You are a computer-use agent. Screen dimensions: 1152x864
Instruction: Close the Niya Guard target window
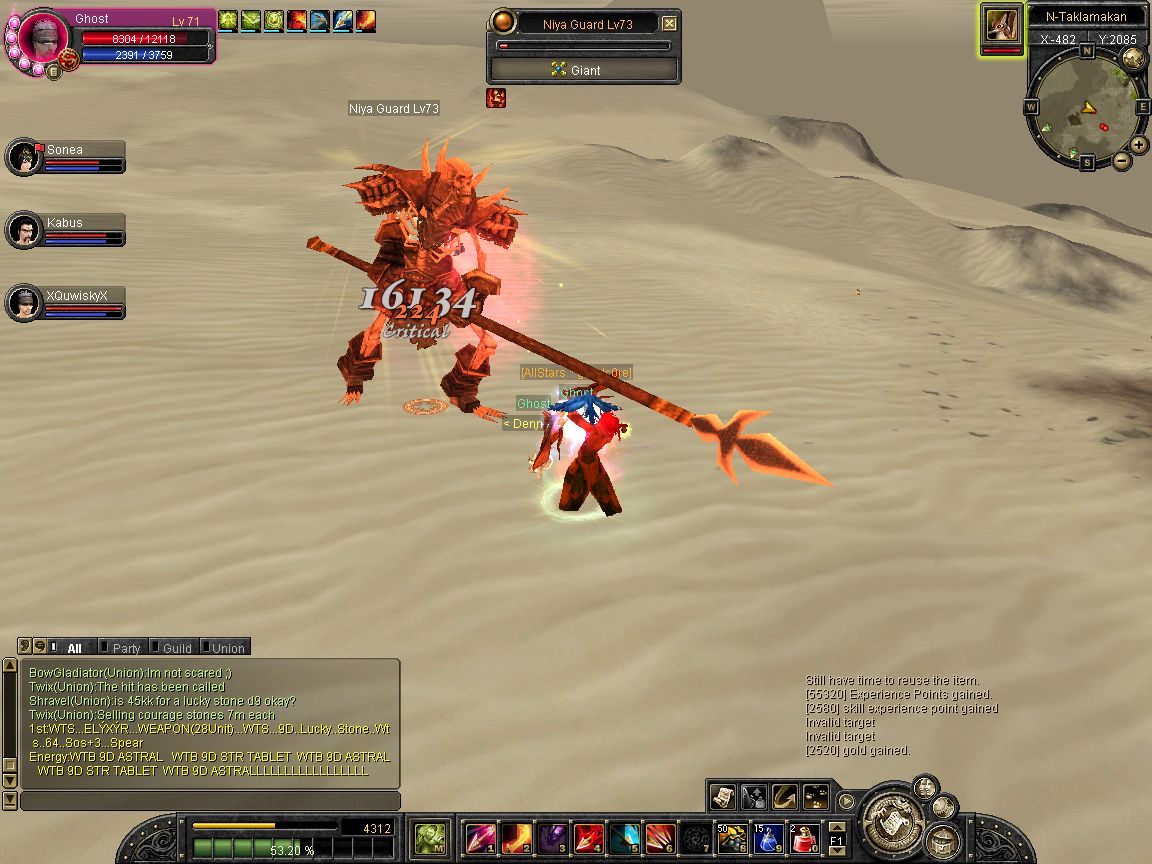pos(669,24)
